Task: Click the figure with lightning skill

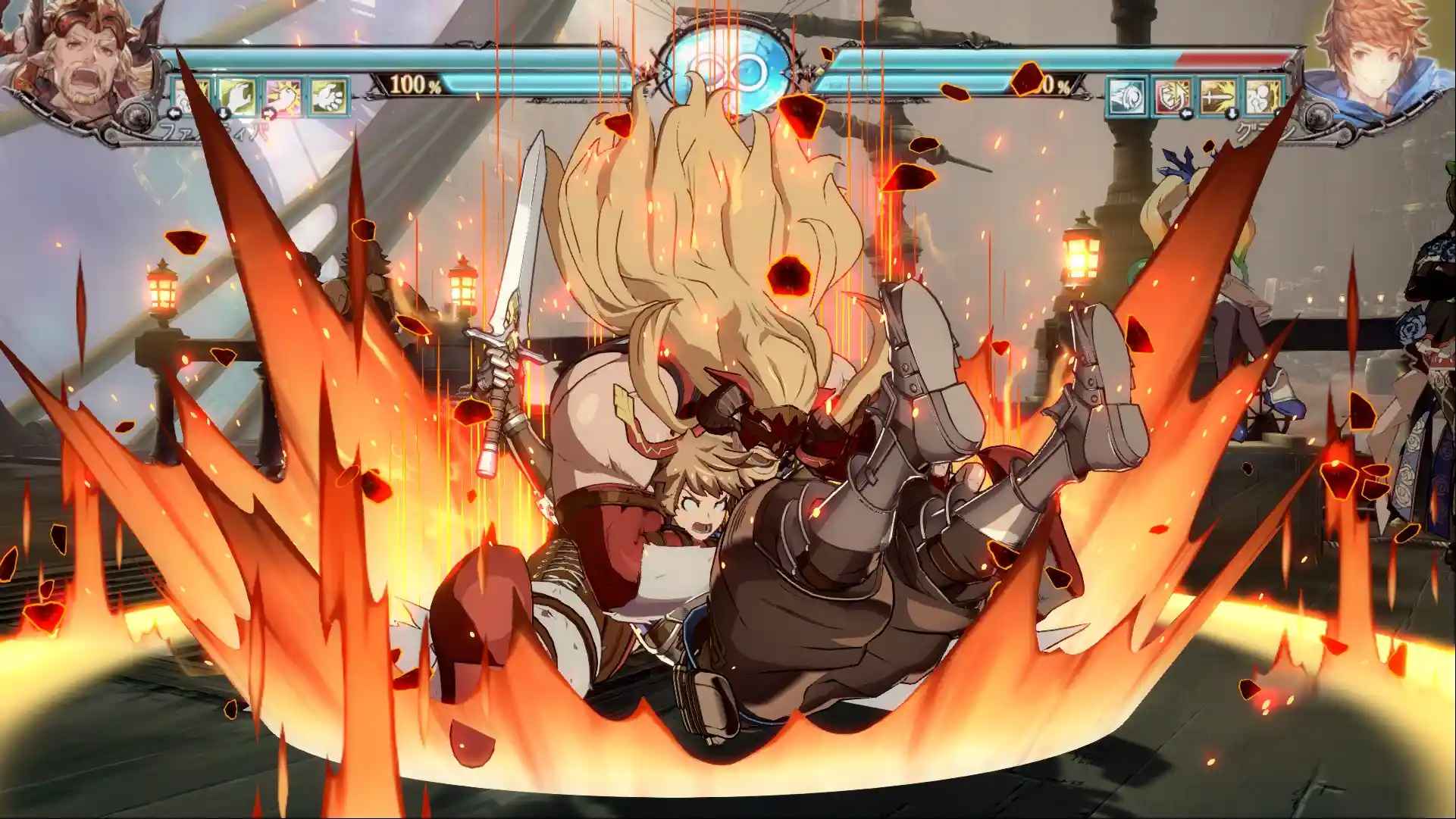Action: click(1263, 97)
